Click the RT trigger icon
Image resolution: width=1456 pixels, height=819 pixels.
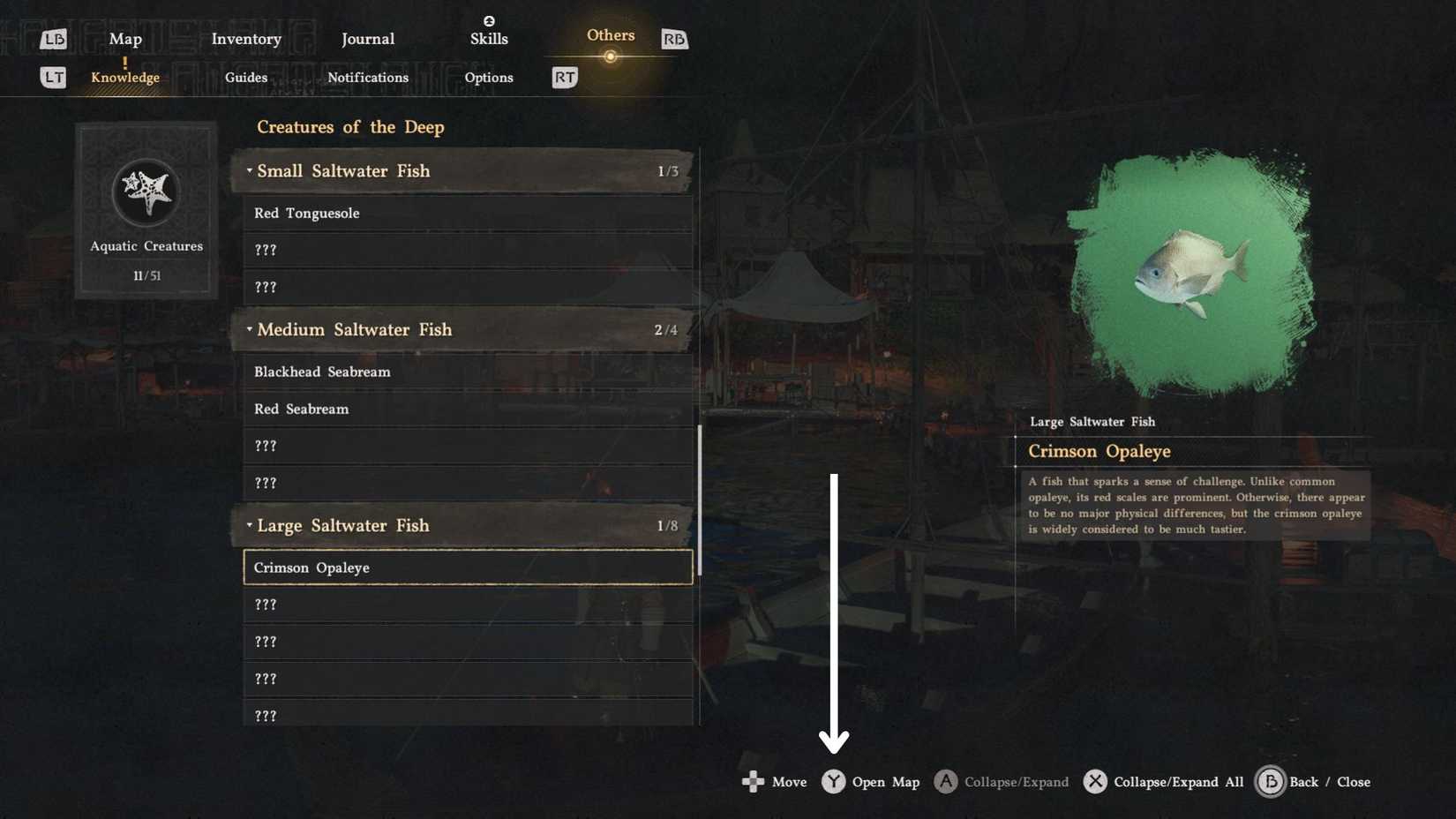[x=564, y=77]
